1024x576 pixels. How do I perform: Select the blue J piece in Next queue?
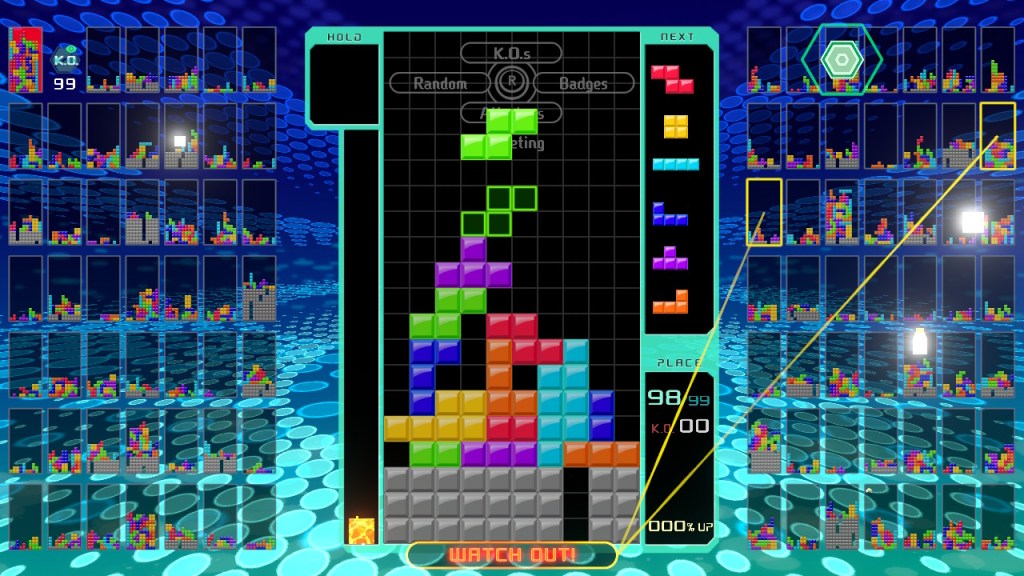[x=670, y=214]
